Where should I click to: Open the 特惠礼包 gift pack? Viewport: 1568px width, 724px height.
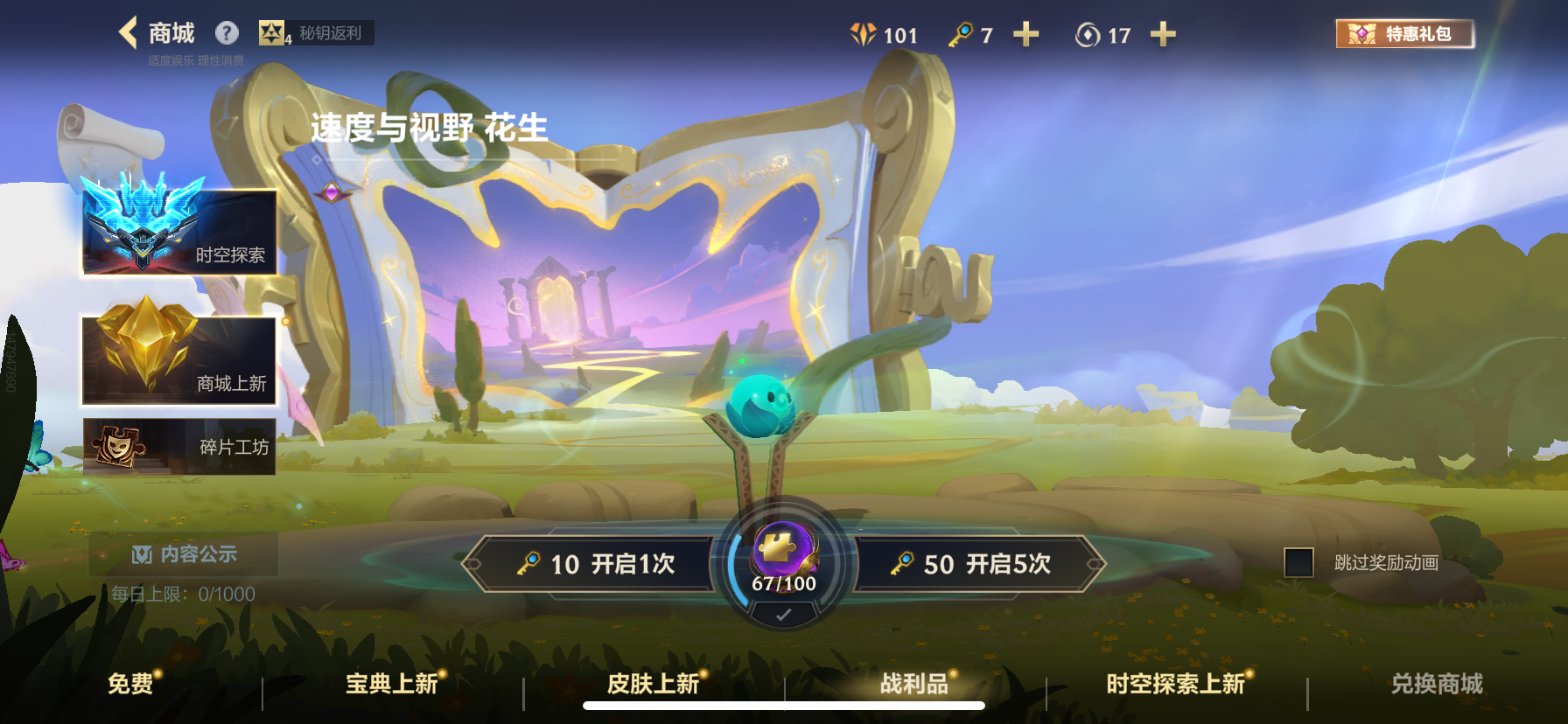[1403, 34]
